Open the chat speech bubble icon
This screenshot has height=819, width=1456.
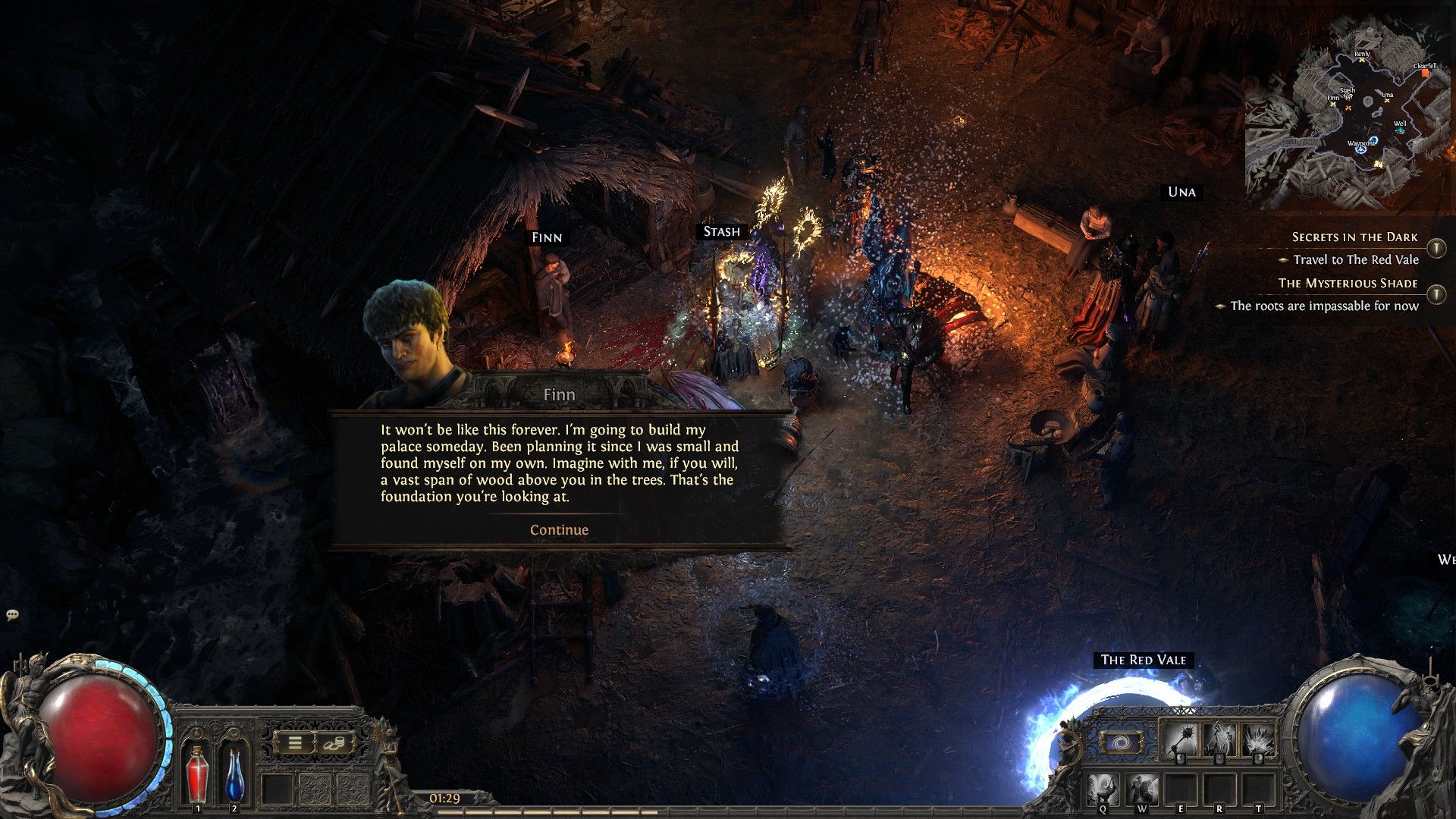click(12, 615)
